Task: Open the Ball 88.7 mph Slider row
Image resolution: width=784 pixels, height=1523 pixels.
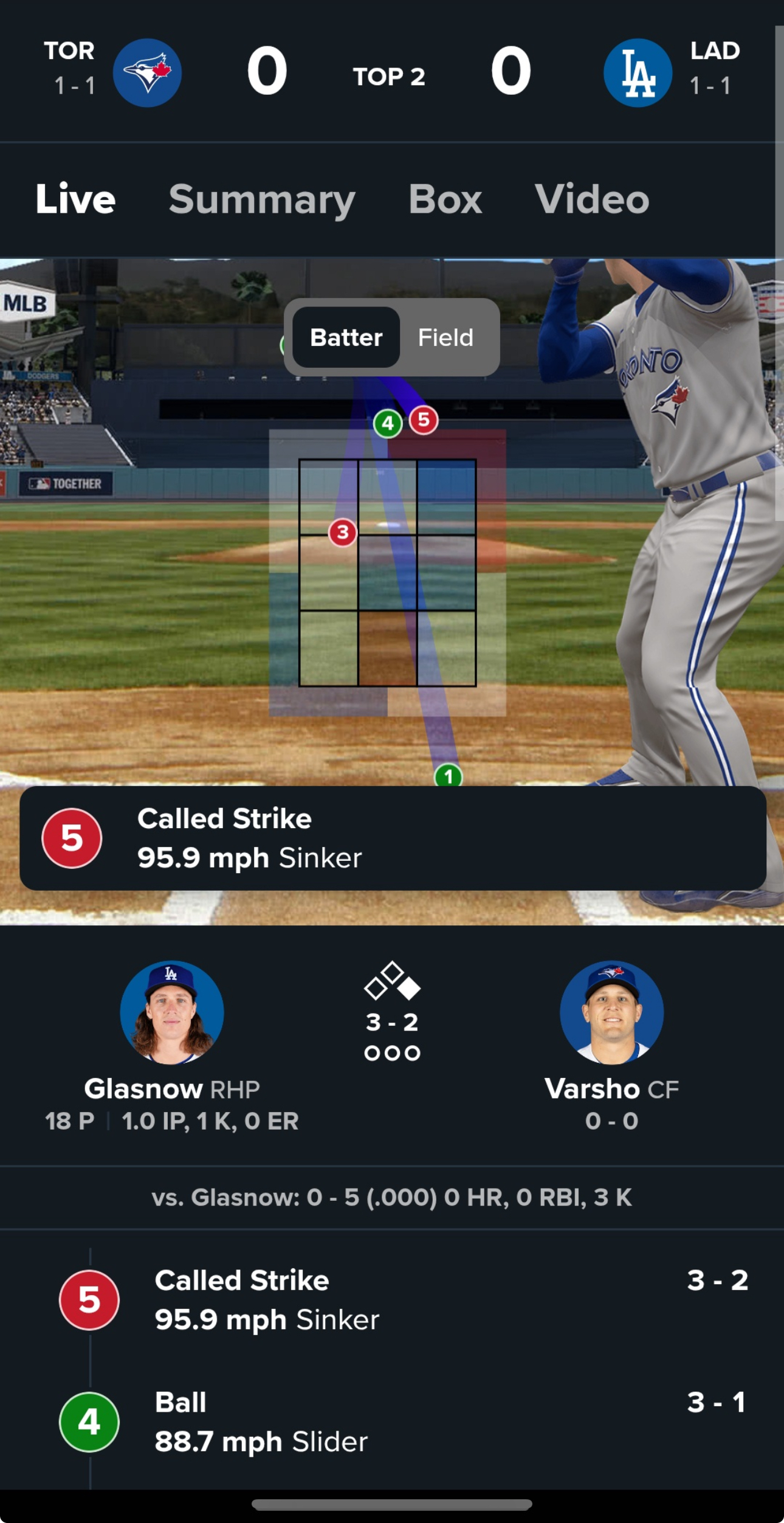Action: [401, 1422]
